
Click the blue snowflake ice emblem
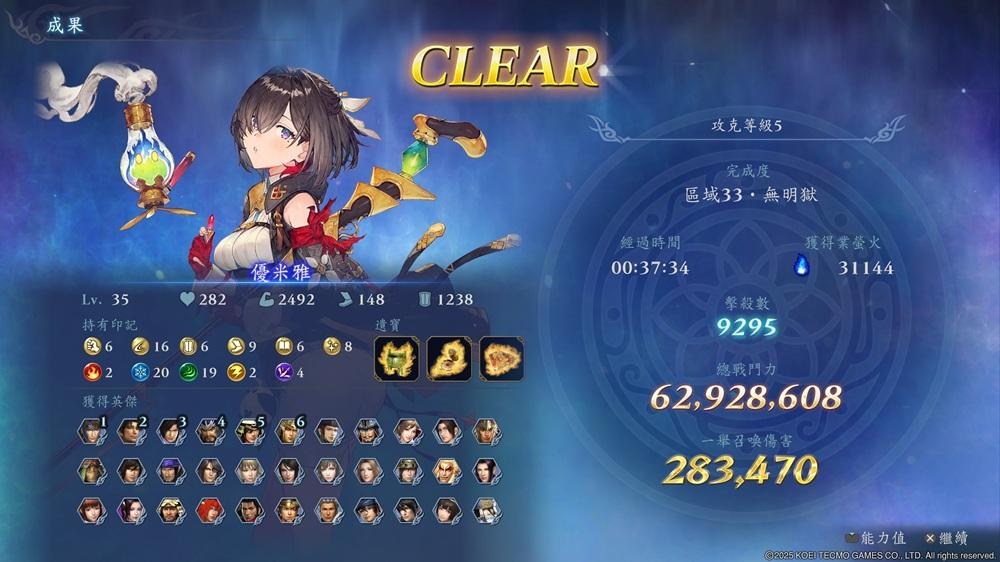tap(137, 373)
